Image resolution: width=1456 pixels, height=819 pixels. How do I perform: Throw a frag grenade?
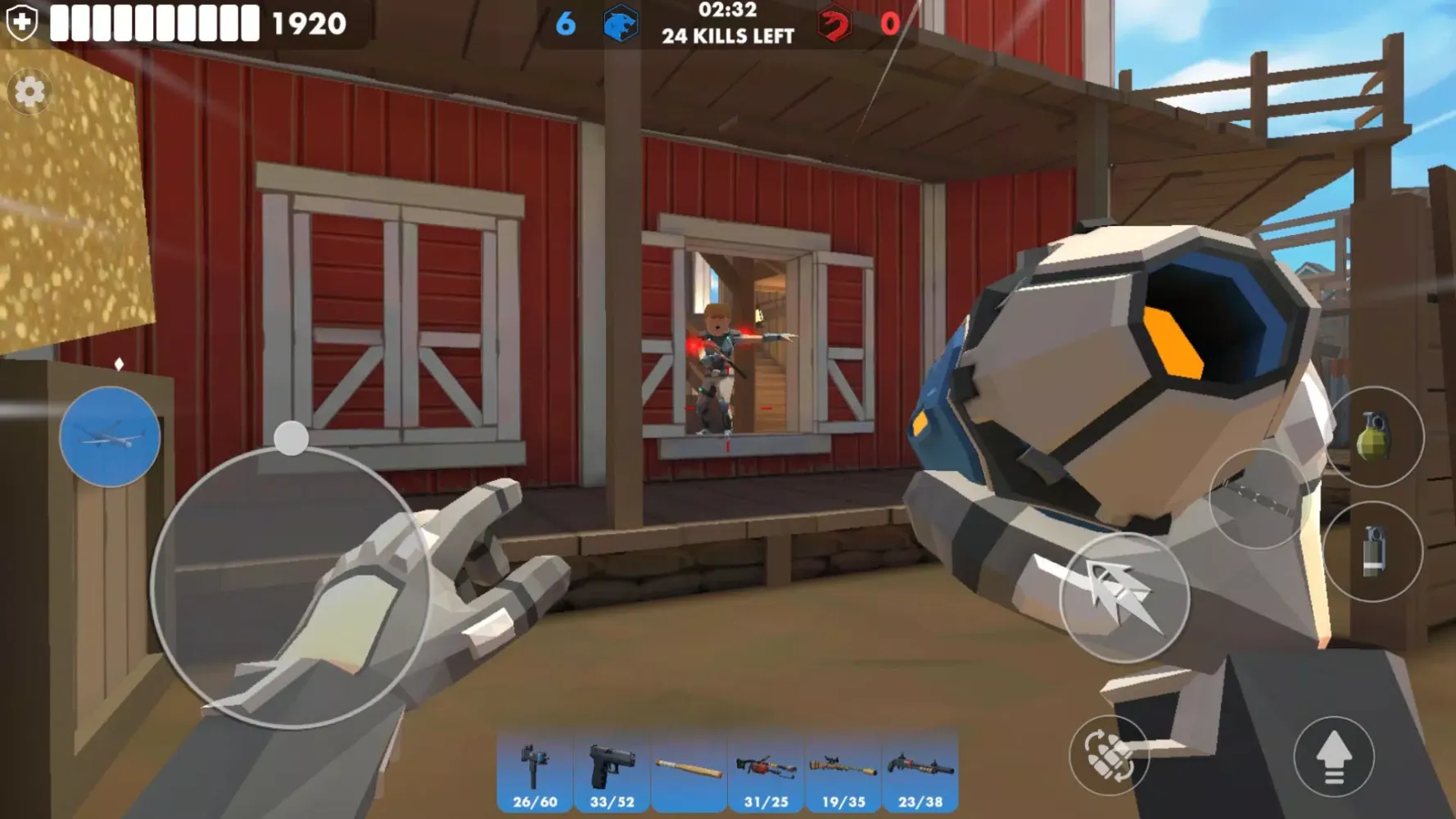tap(1378, 437)
